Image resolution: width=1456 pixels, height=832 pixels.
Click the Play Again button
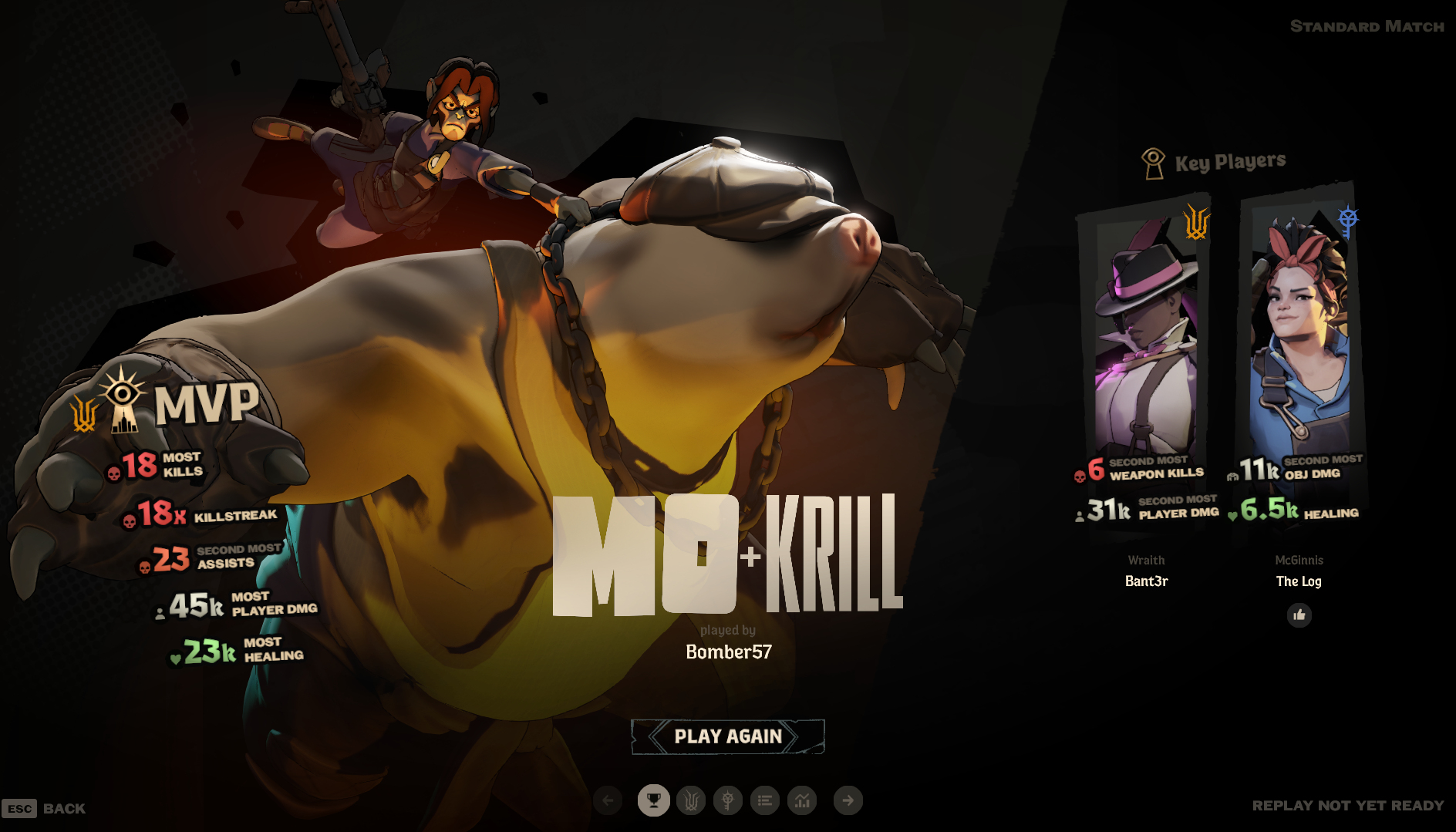point(728,736)
